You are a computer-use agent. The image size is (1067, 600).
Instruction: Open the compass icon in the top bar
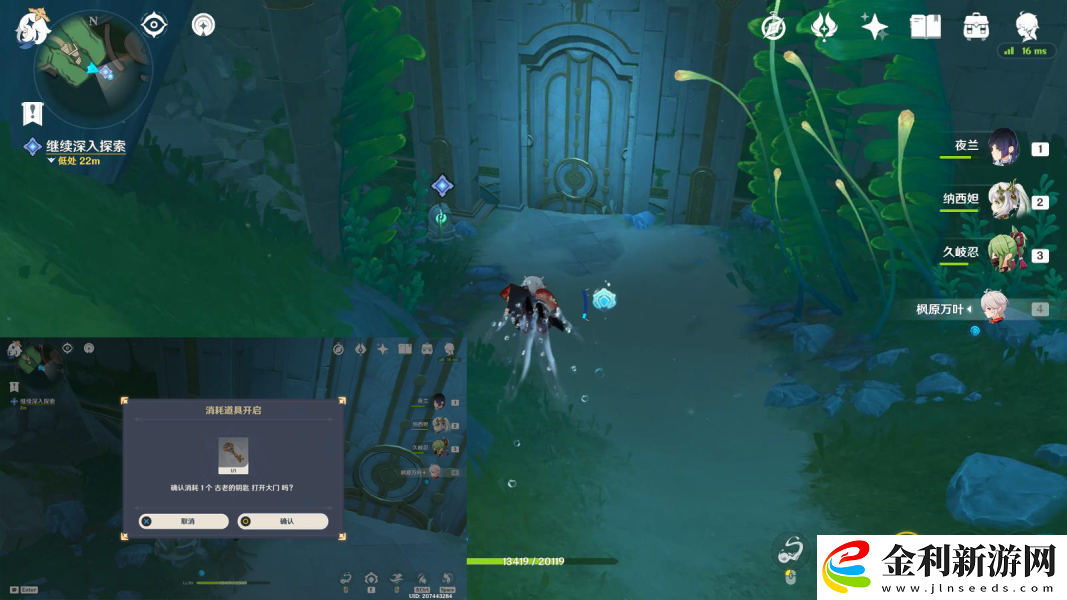[773, 27]
